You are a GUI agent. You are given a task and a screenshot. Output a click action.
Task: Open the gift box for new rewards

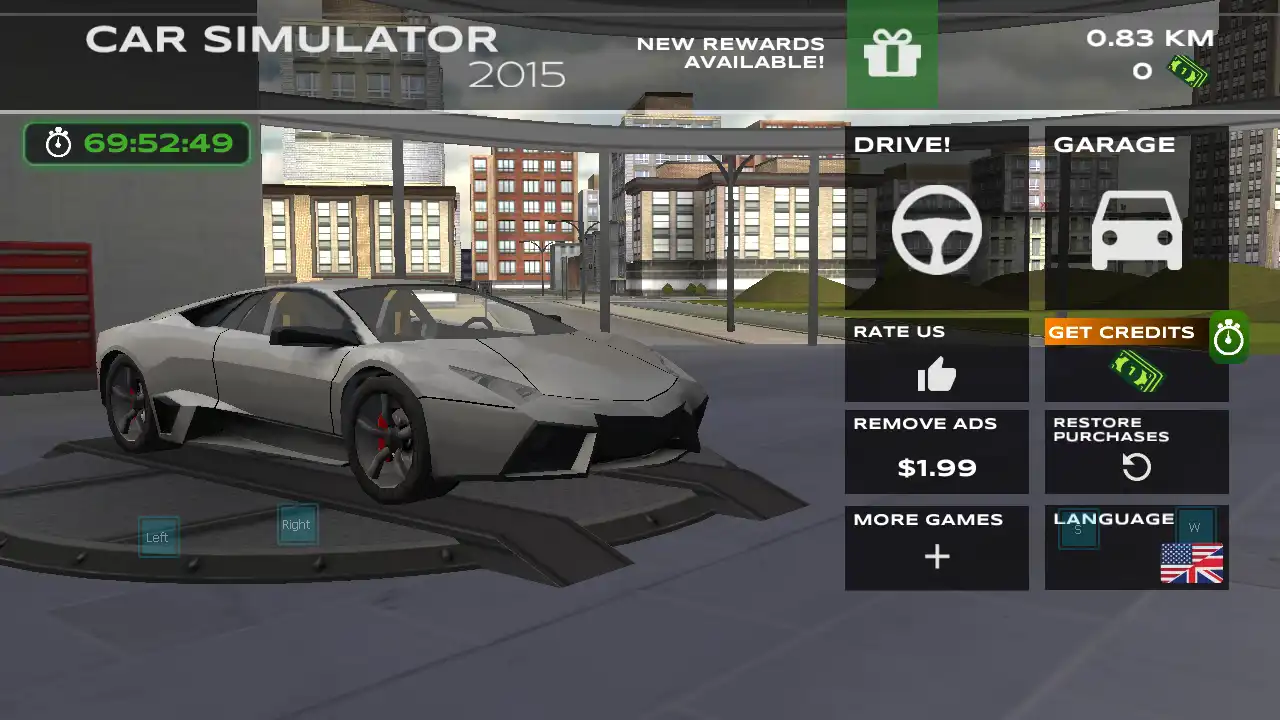(x=893, y=55)
